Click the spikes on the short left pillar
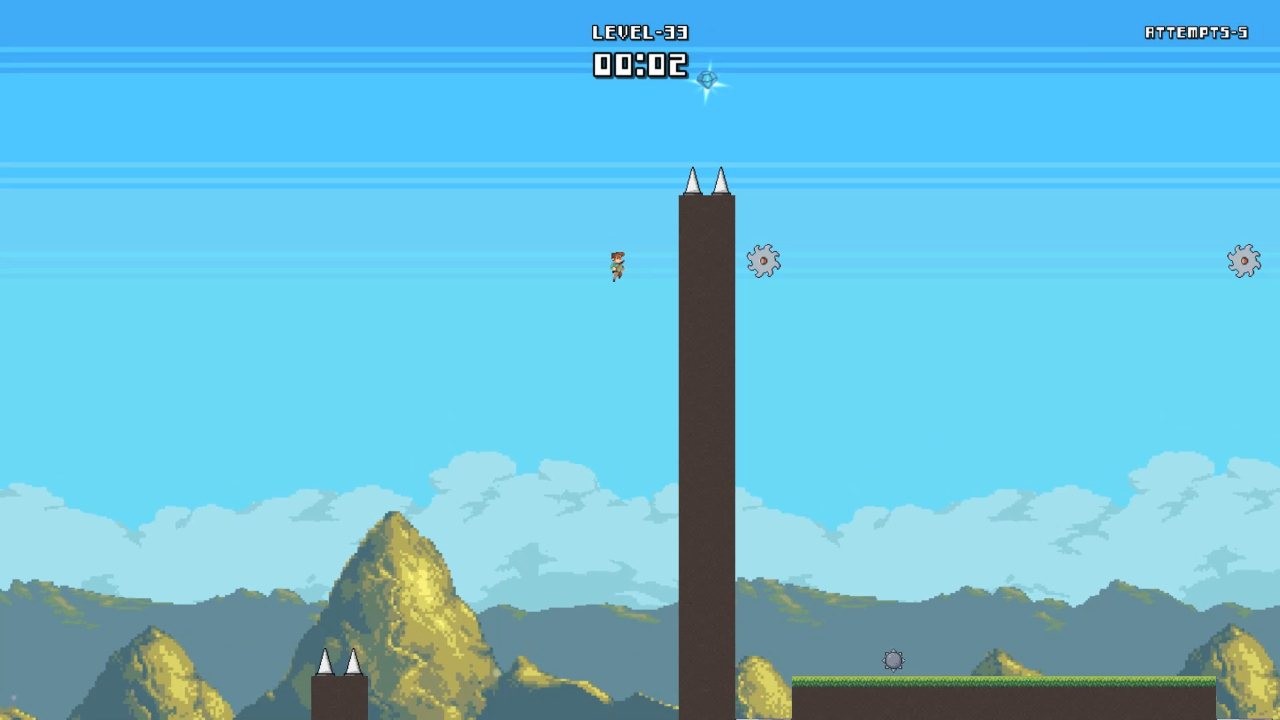The height and width of the screenshot is (720, 1280). click(340, 663)
